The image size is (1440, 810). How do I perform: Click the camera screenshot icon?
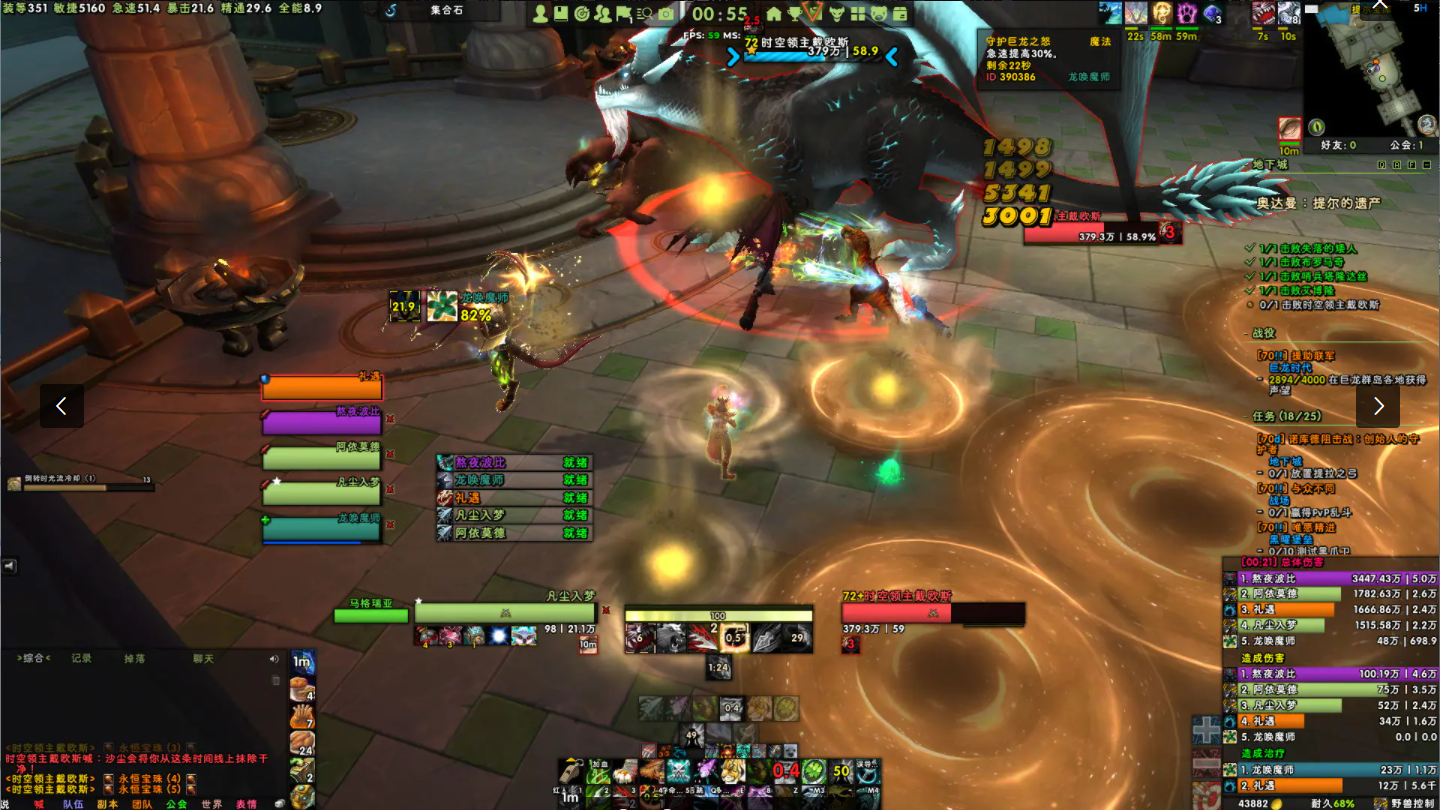click(666, 14)
